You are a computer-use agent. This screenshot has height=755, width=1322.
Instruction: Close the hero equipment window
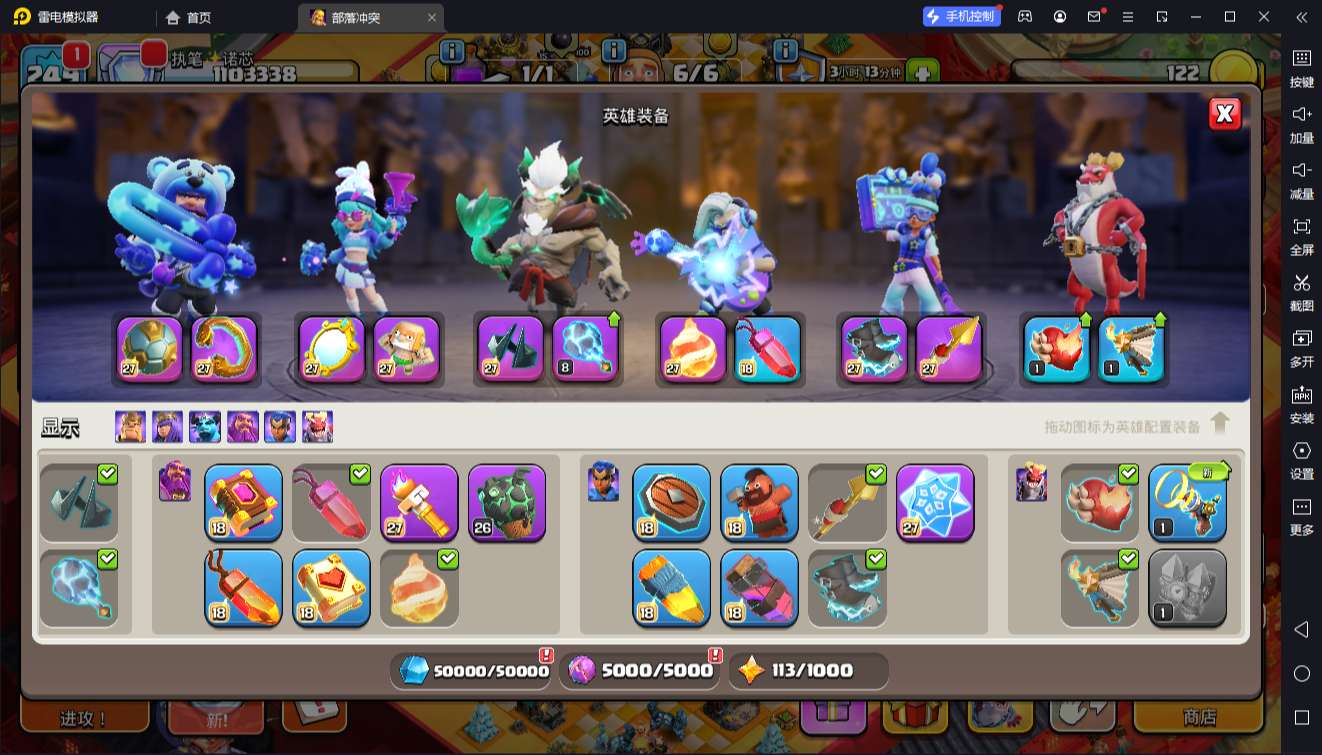pos(1224,114)
